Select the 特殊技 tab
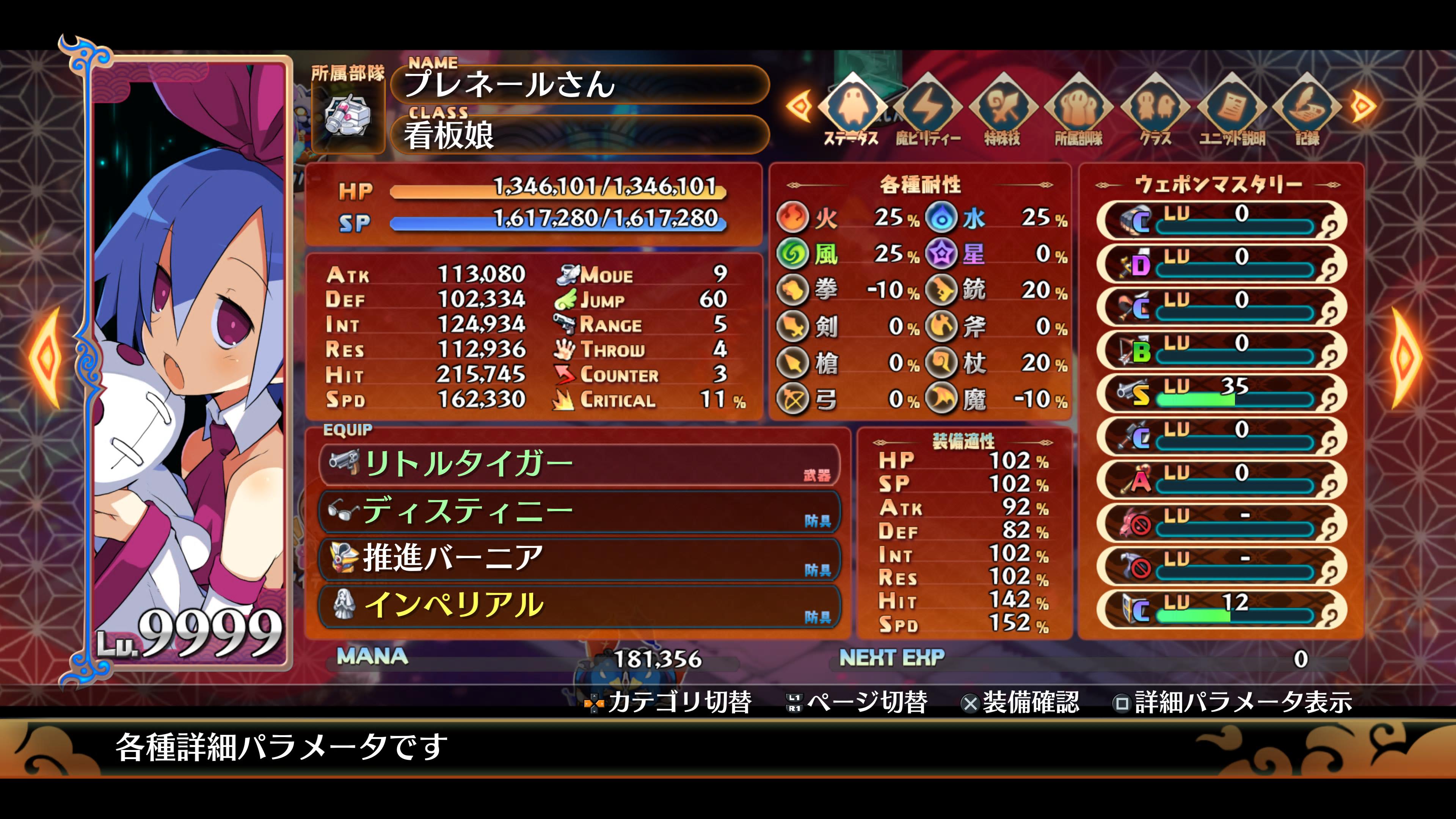Screen dimensions: 1456x819 (x=1003, y=107)
